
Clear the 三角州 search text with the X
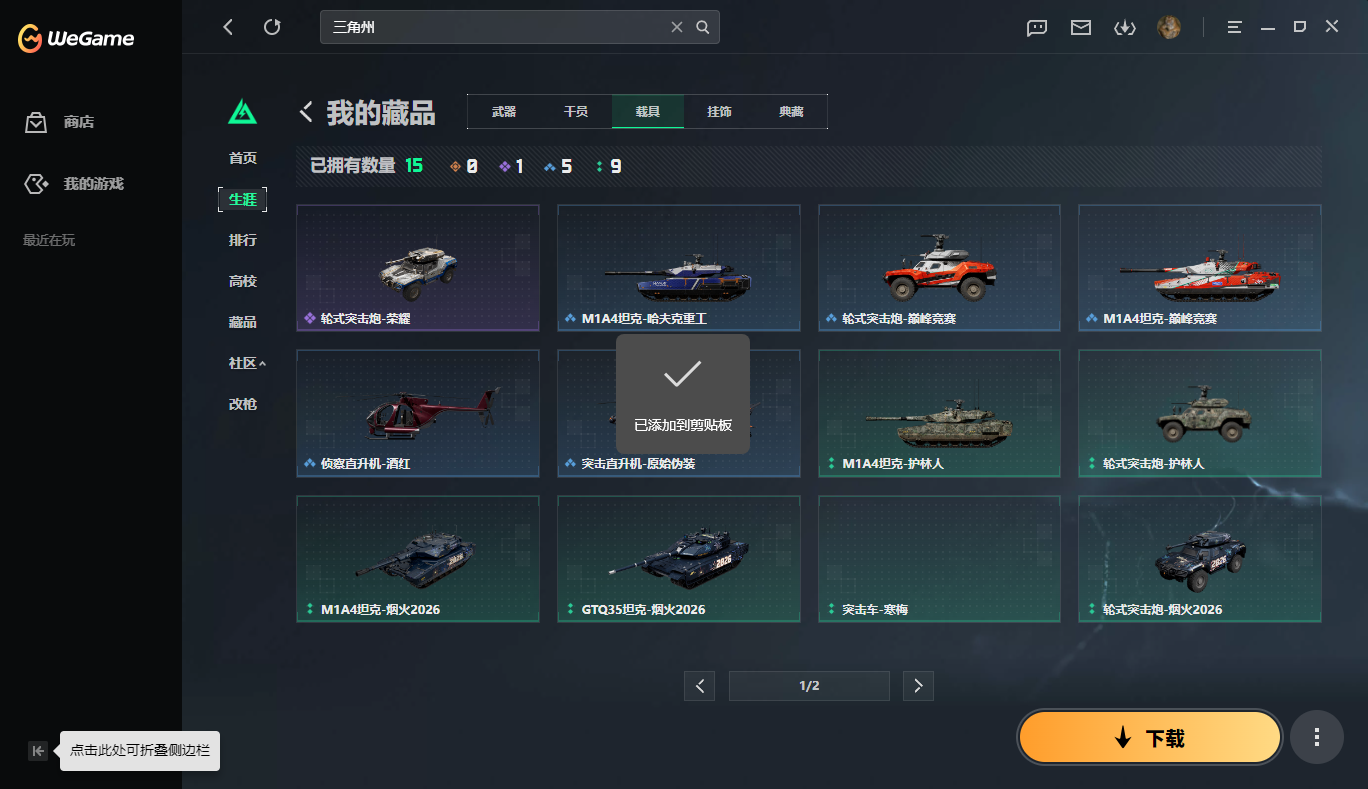pyautogui.click(x=677, y=27)
